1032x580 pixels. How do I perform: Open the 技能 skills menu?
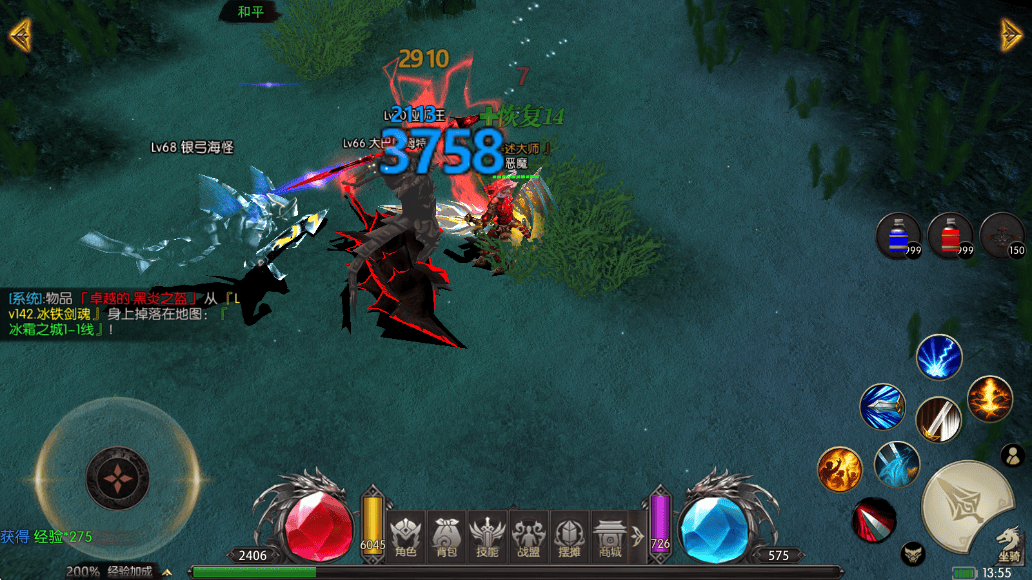[487, 538]
